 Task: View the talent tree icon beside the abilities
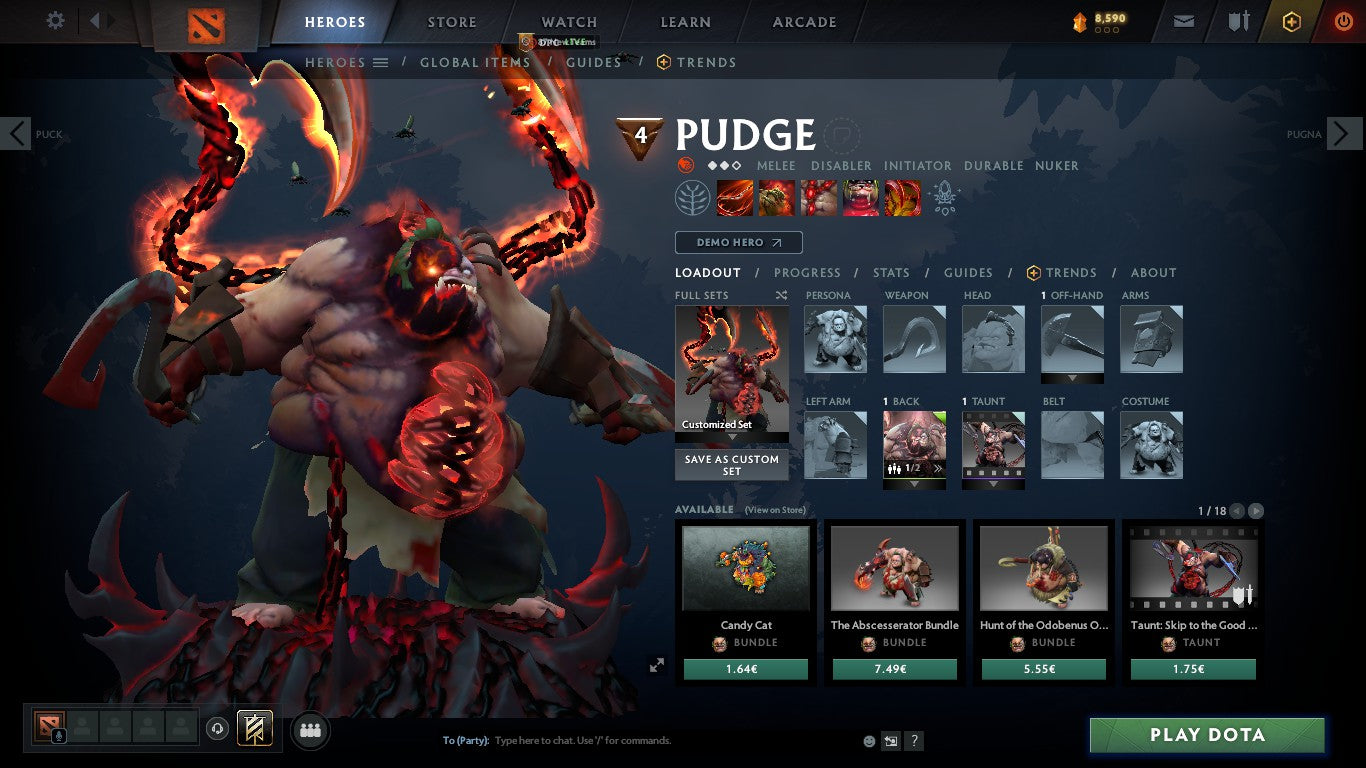[693, 197]
